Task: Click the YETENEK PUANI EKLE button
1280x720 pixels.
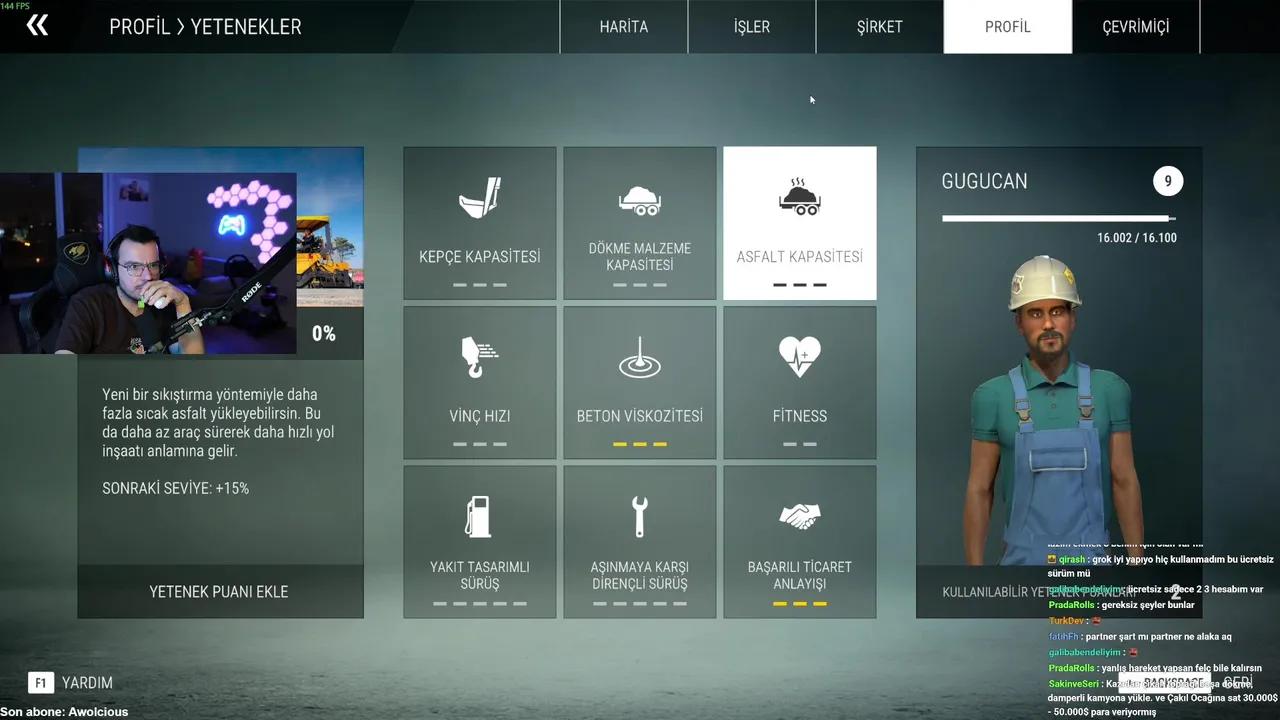Action: click(x=220, y=591)
